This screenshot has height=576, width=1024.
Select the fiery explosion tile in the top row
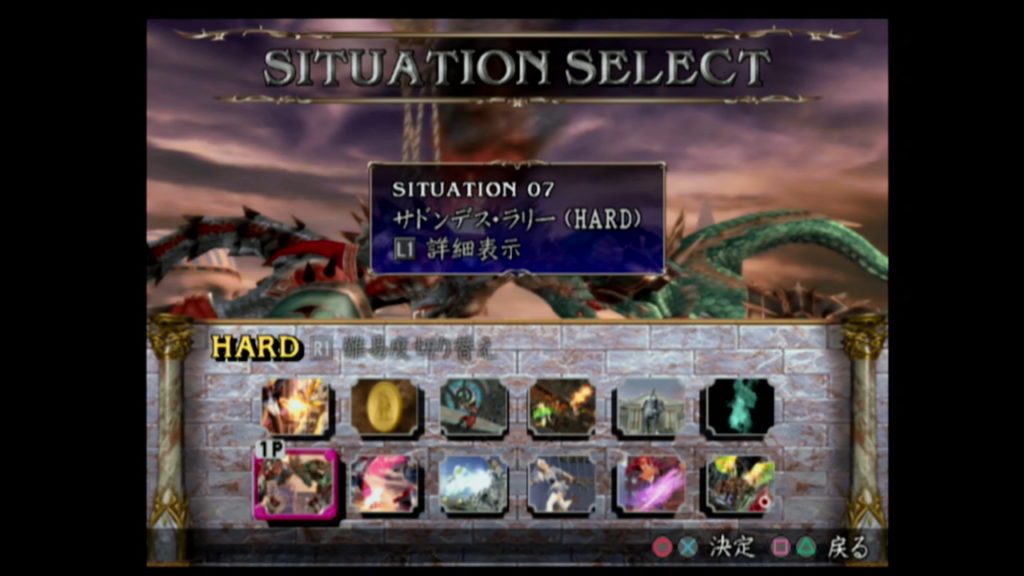pyautogui.click(x=297, y=407)
